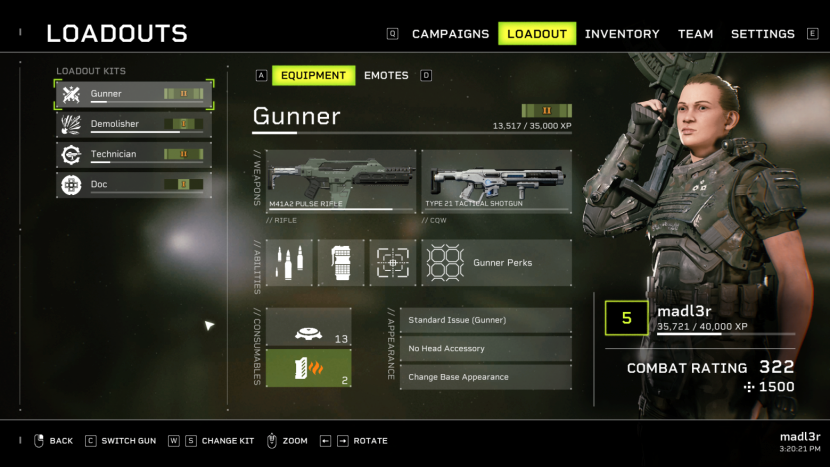Select the Demolisher loadout kit

click(x=133, y=125)
